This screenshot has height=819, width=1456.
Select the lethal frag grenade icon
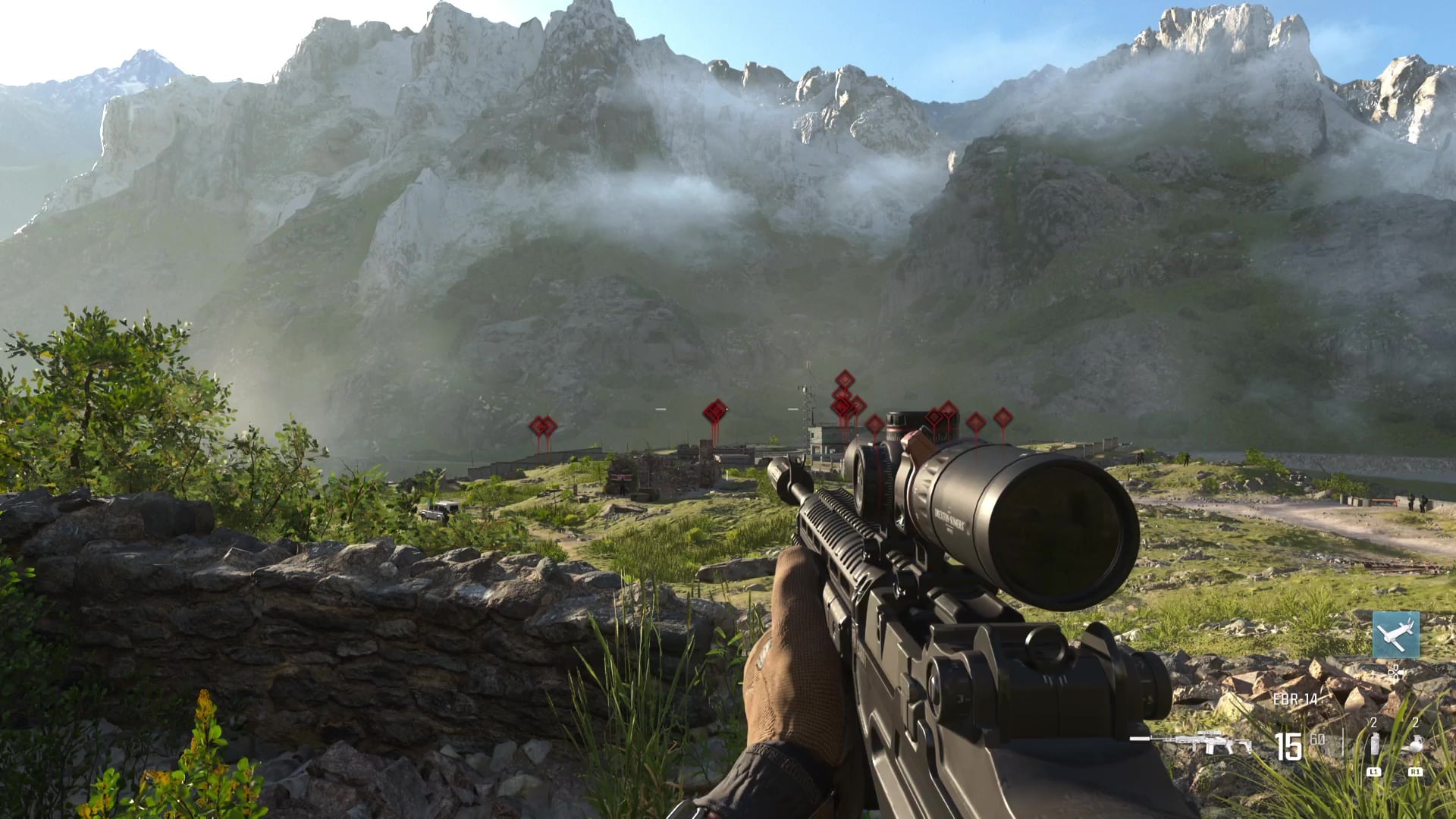1414,744
